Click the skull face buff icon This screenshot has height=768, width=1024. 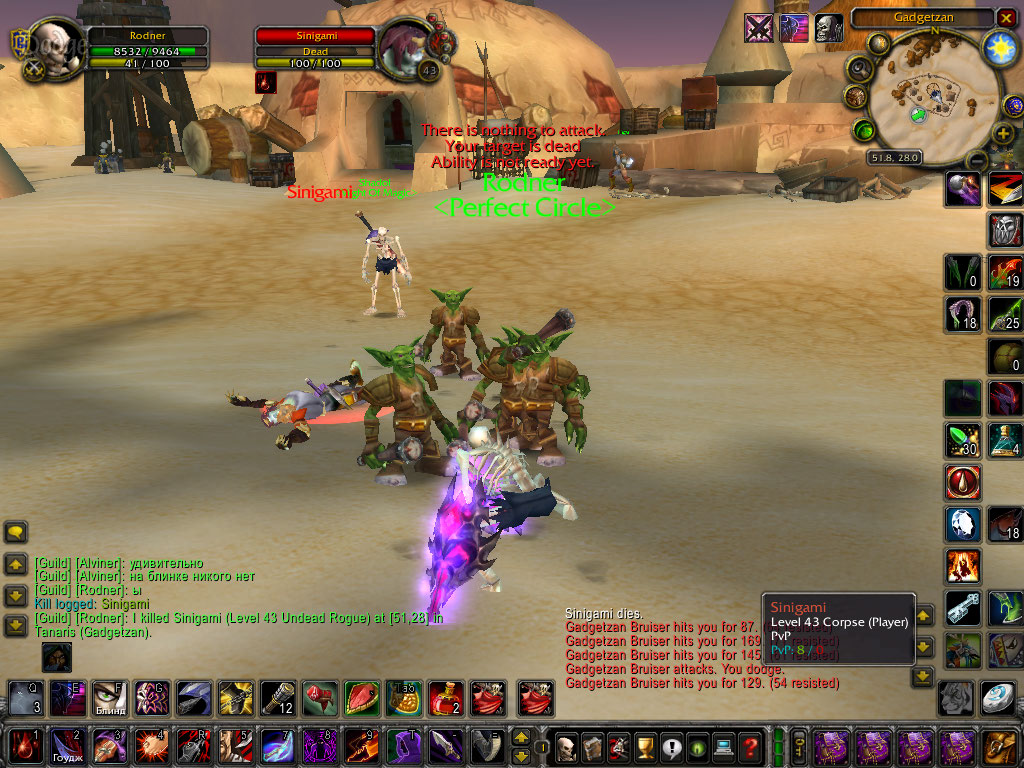point(828,28)
